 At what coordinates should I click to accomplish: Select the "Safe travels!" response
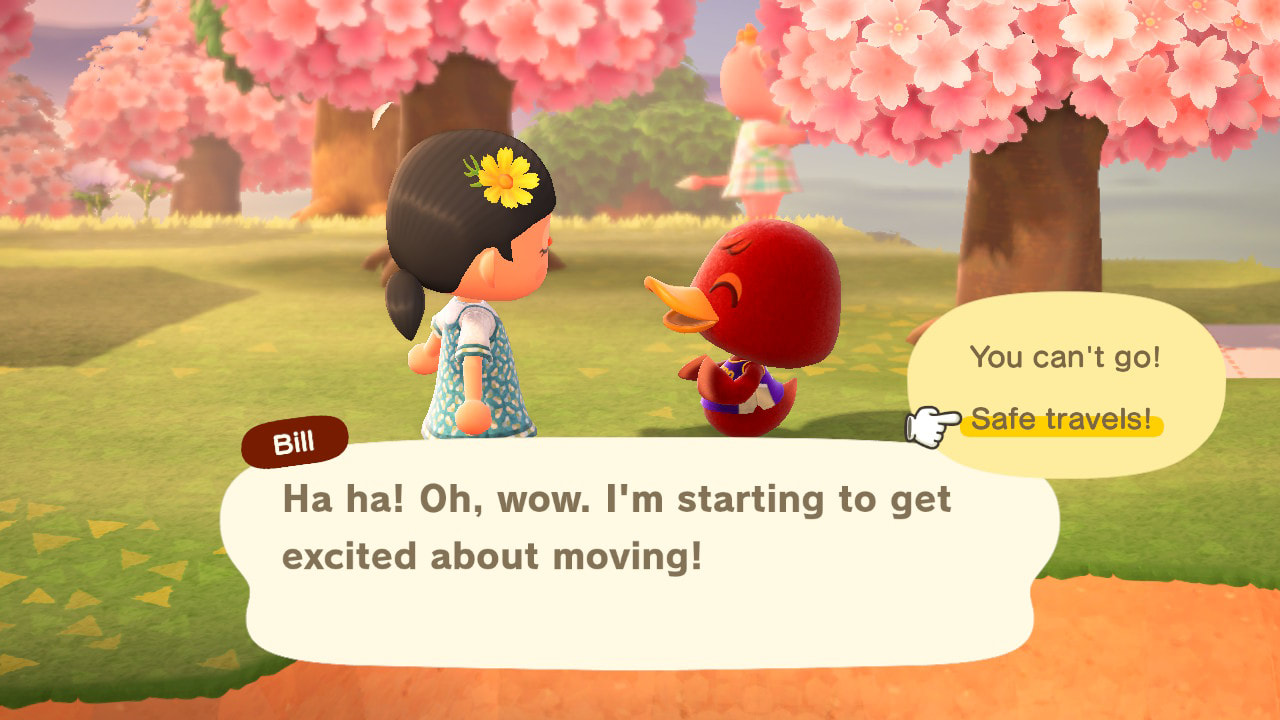(x=1061, y=419)
